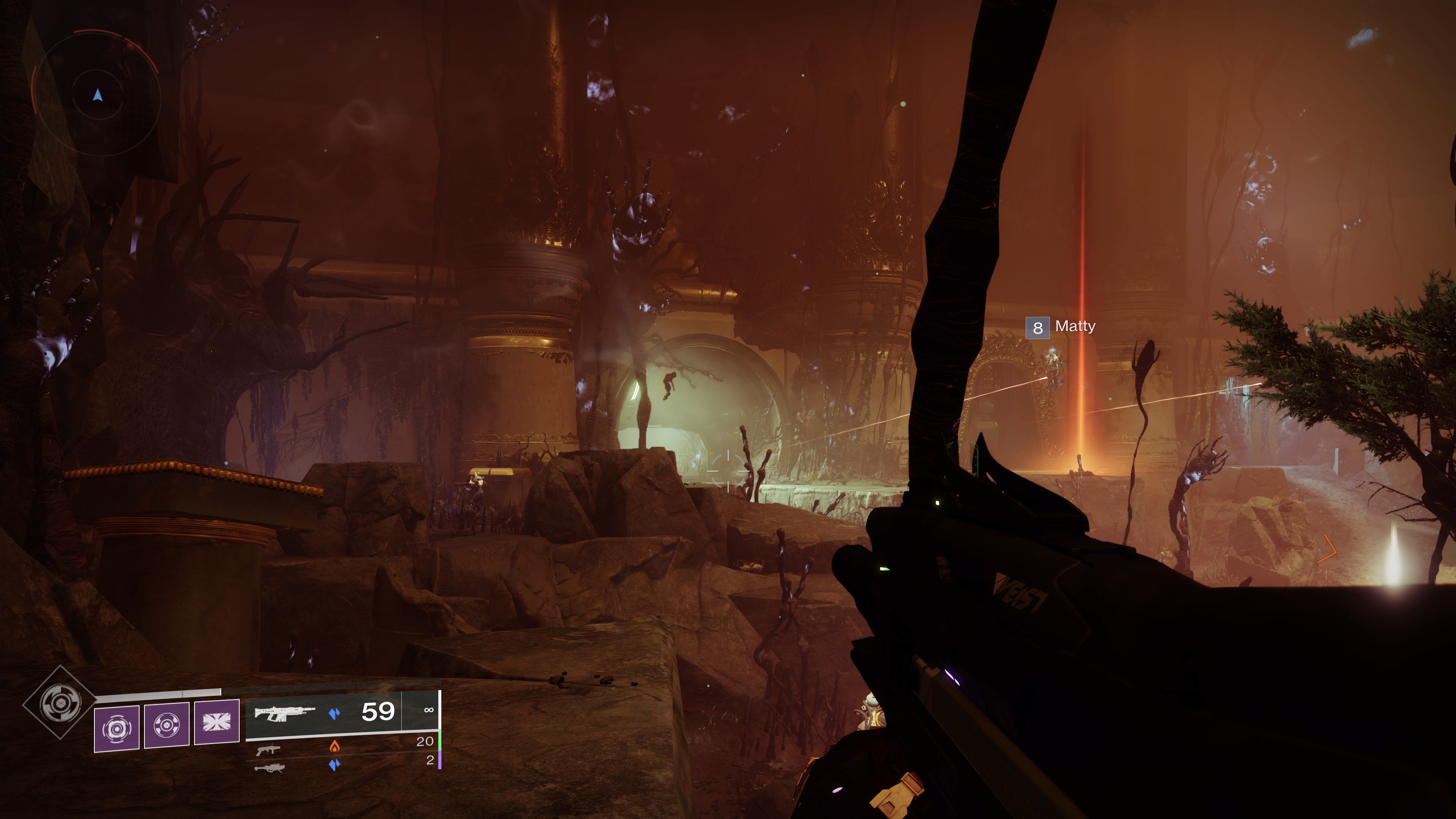Viewport: 1456px width, 819px height.
Task: Activate the rectangular barricade class ability
Action: coord(217,722)
